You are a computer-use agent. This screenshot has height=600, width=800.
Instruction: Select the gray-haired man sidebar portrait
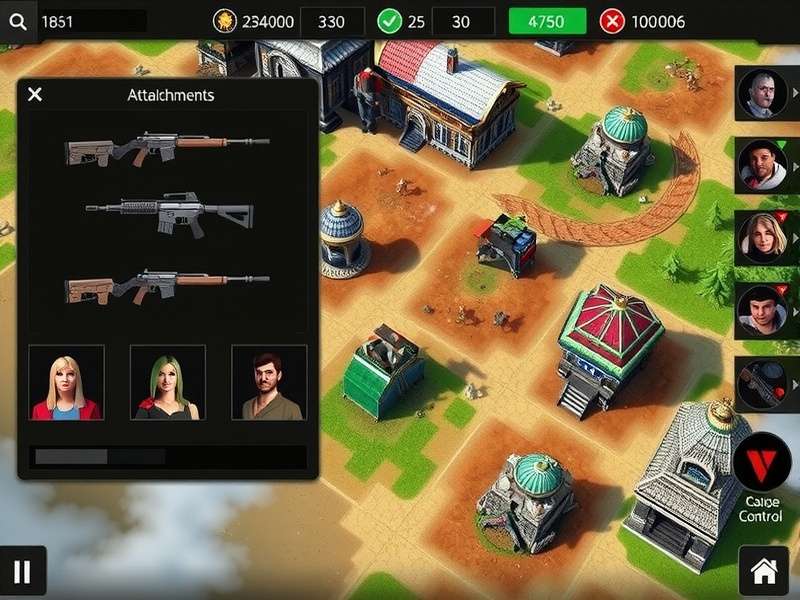point(762,93)
